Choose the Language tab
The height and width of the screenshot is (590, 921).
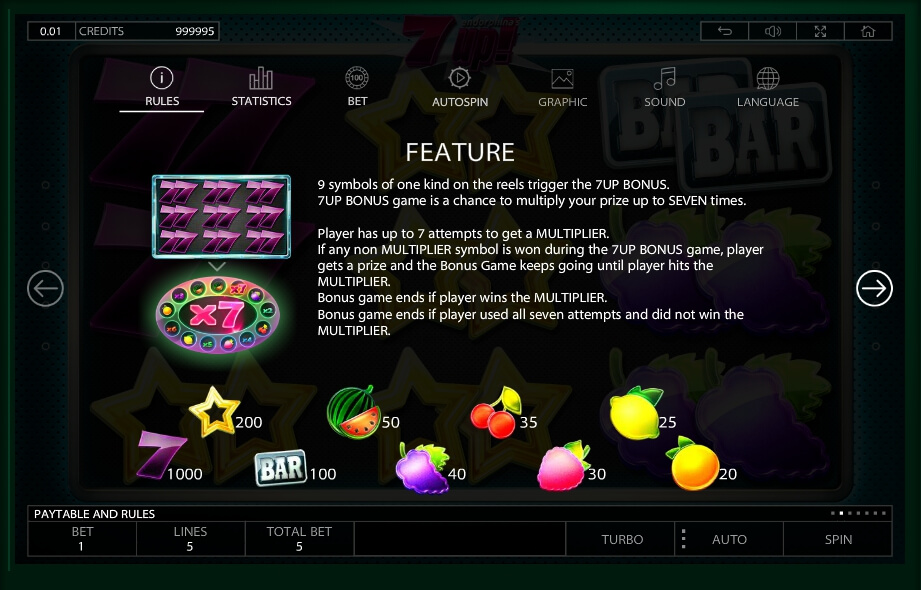click(768, 87)
